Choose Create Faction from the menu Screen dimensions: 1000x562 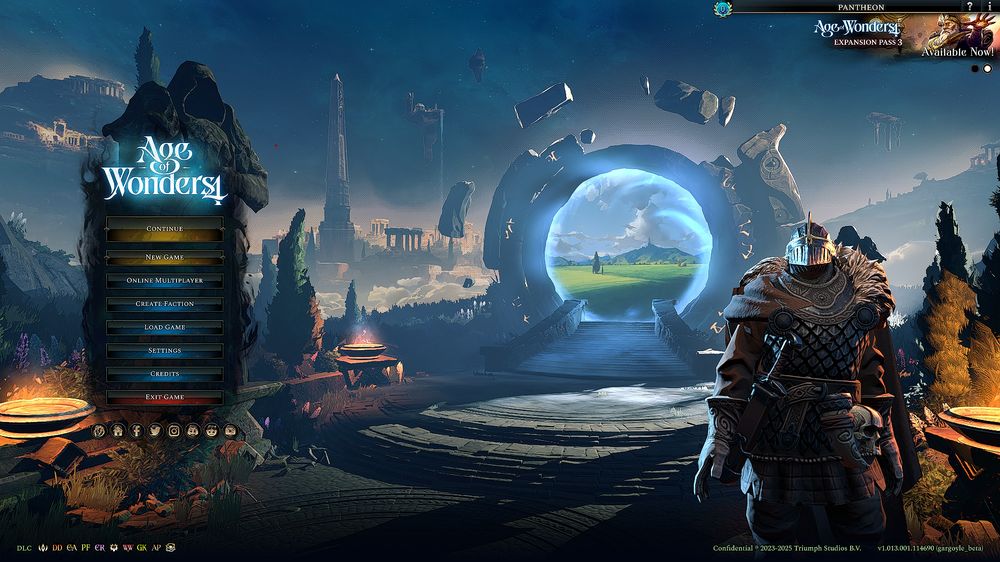(164, 304)
